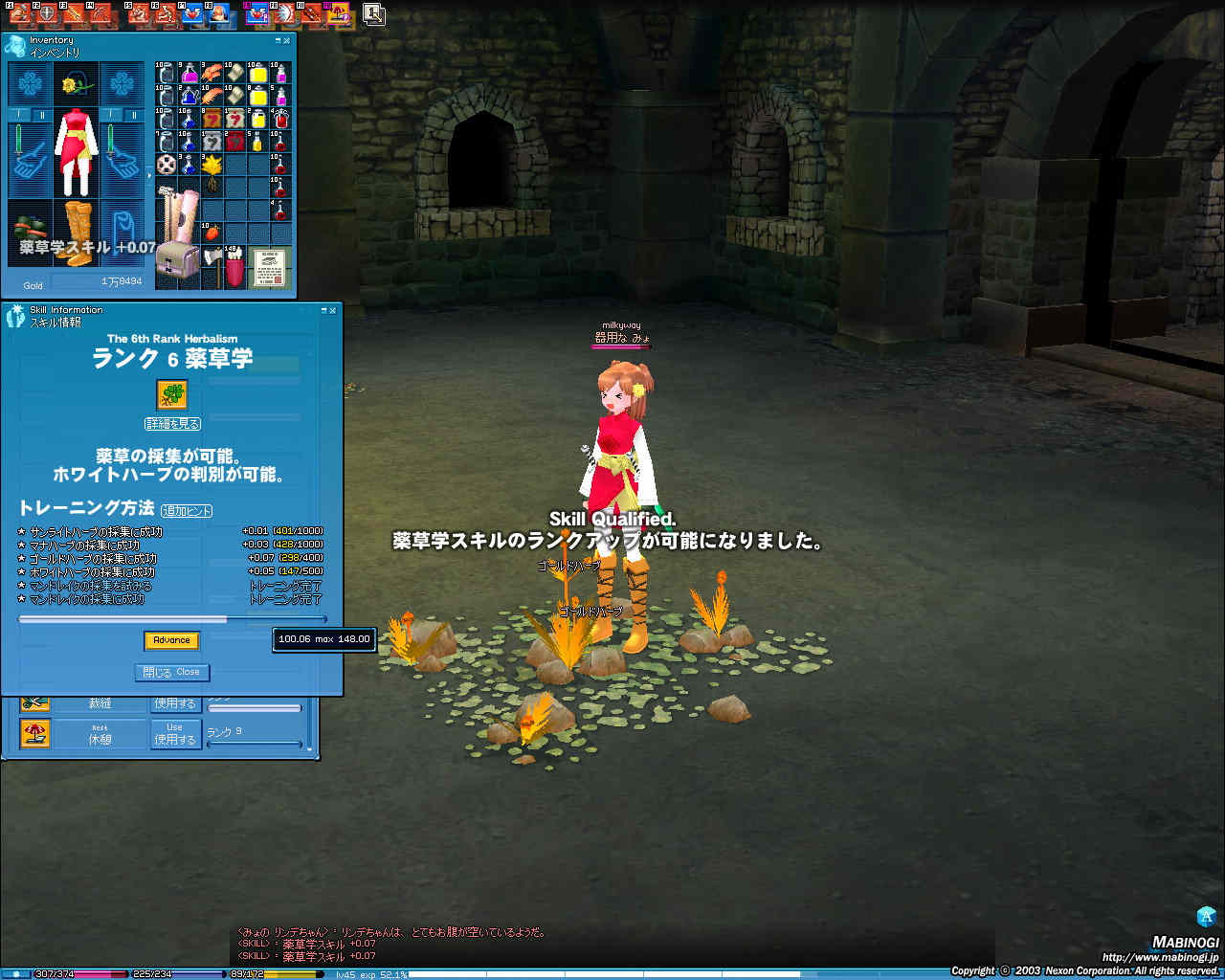Viewport: 1225px width, 980px height.
Task: Activate the shield skill on F2
Action: click(48, 13)
